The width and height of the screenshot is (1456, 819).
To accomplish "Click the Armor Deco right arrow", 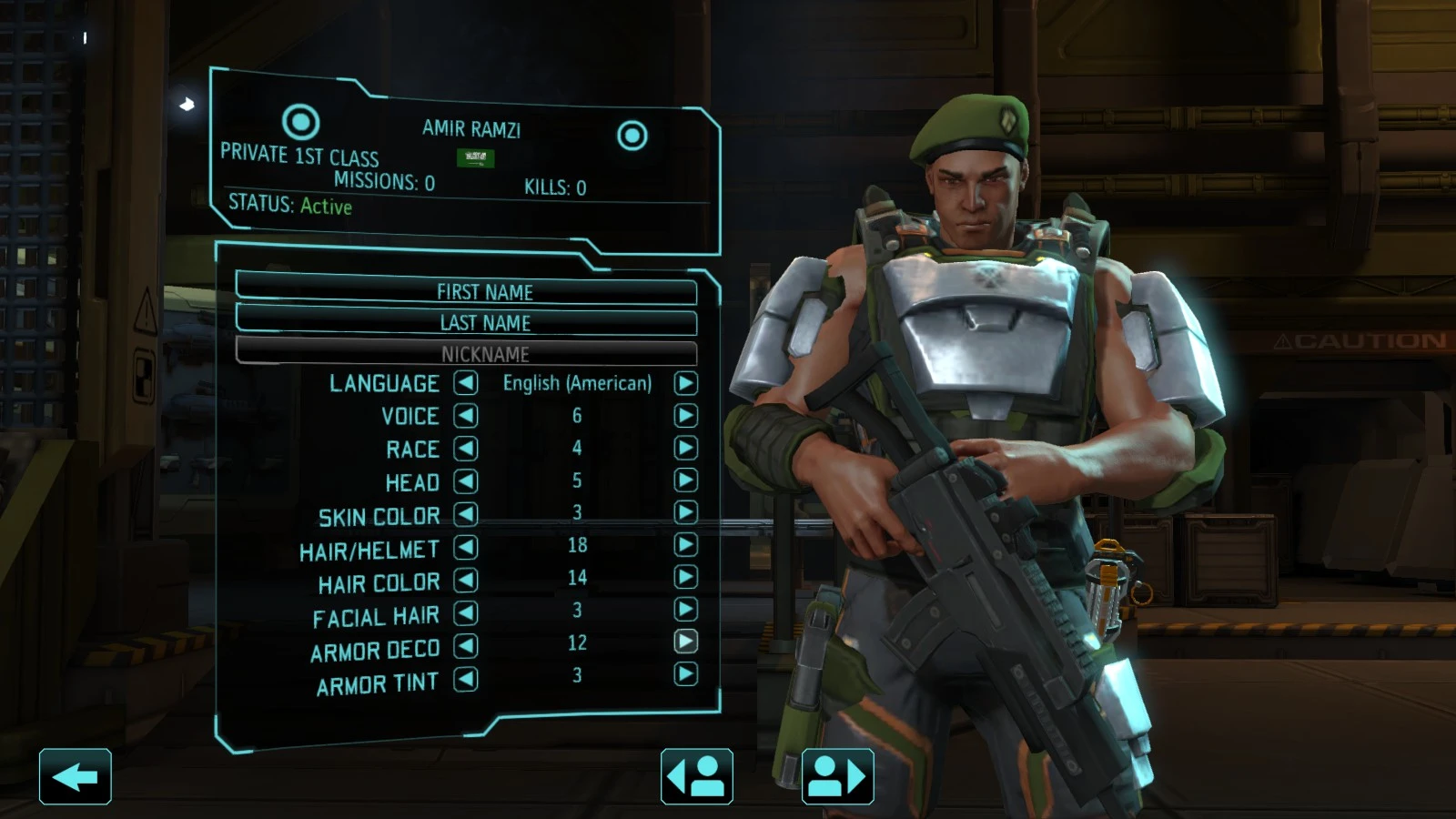I will point(685,642).
